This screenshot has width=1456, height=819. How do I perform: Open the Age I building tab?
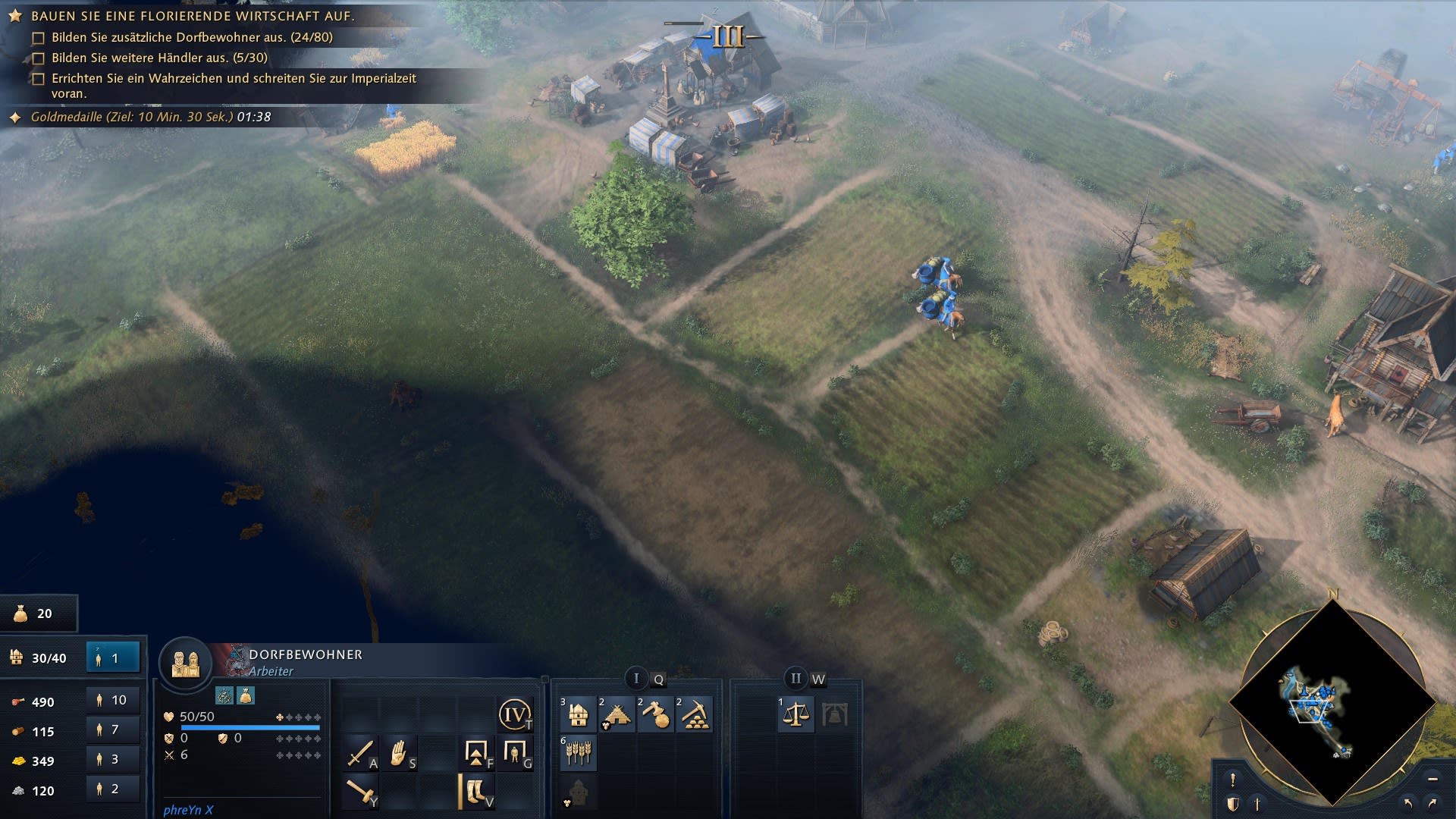point(636,678)
